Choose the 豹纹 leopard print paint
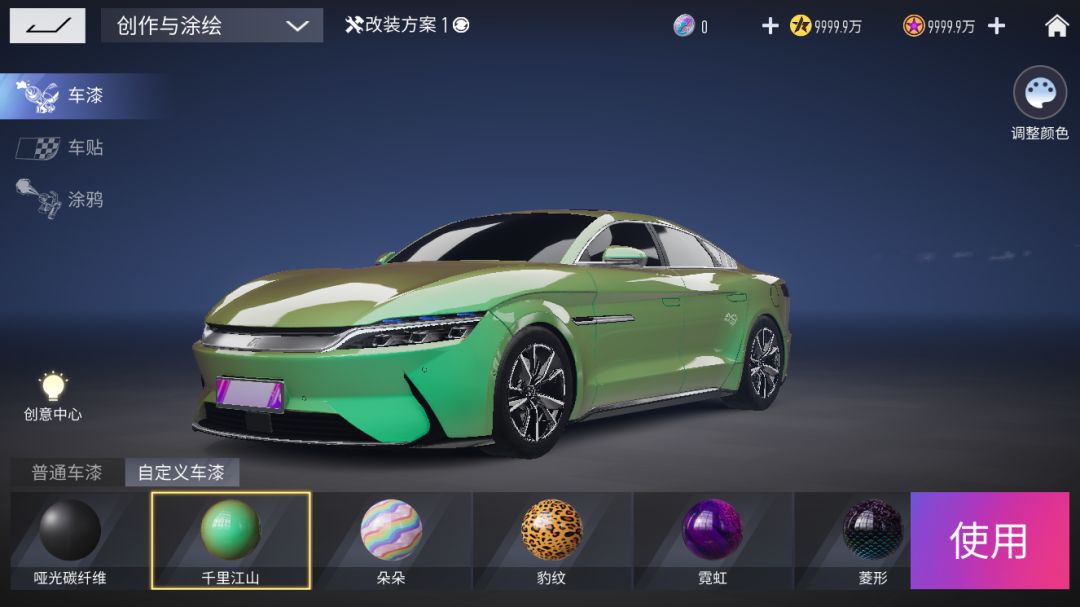1080x607 pixels. [x=552, y=540]
